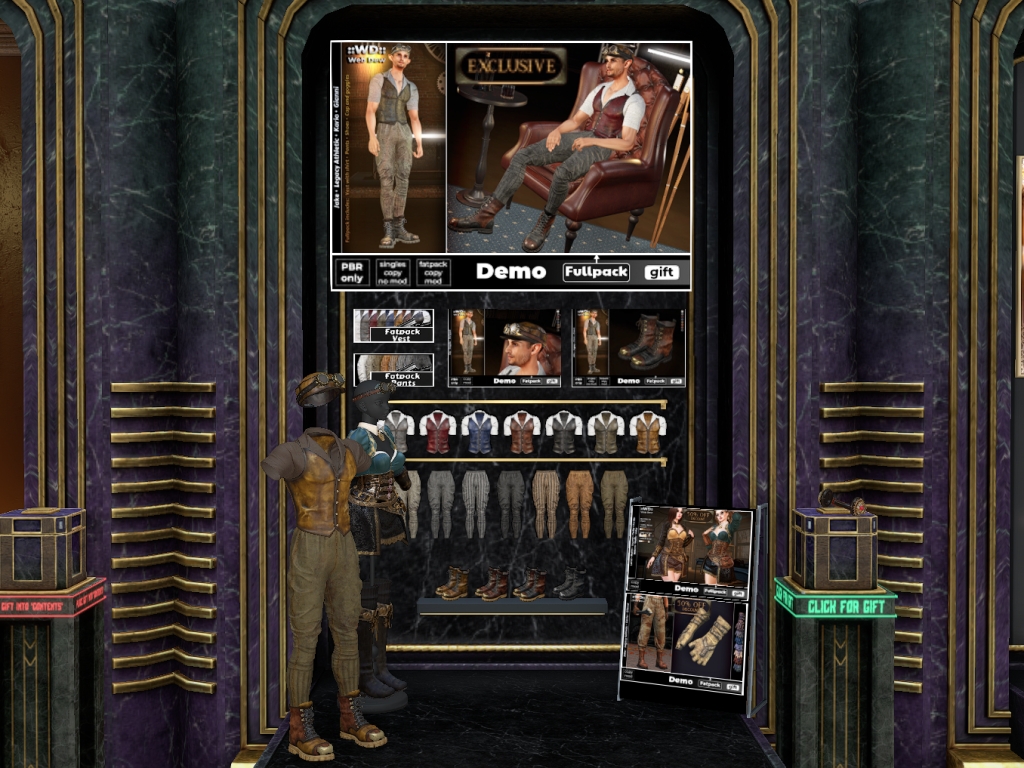Open the leather gloves 50% off ad
Viewport: 1024px width, 768px height.
click(685, 647)
